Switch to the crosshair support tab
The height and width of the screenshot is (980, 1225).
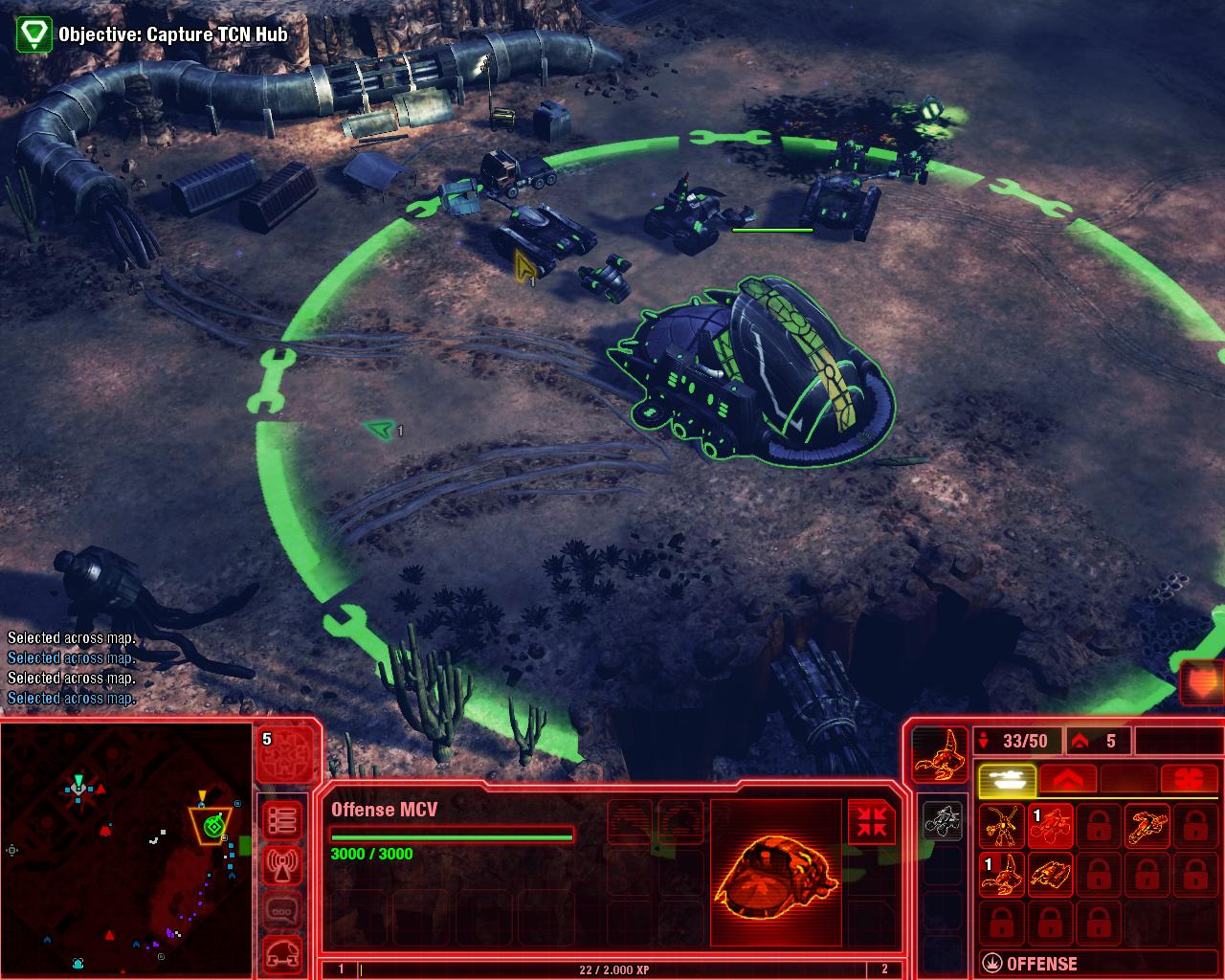[x=1189, y=779]
